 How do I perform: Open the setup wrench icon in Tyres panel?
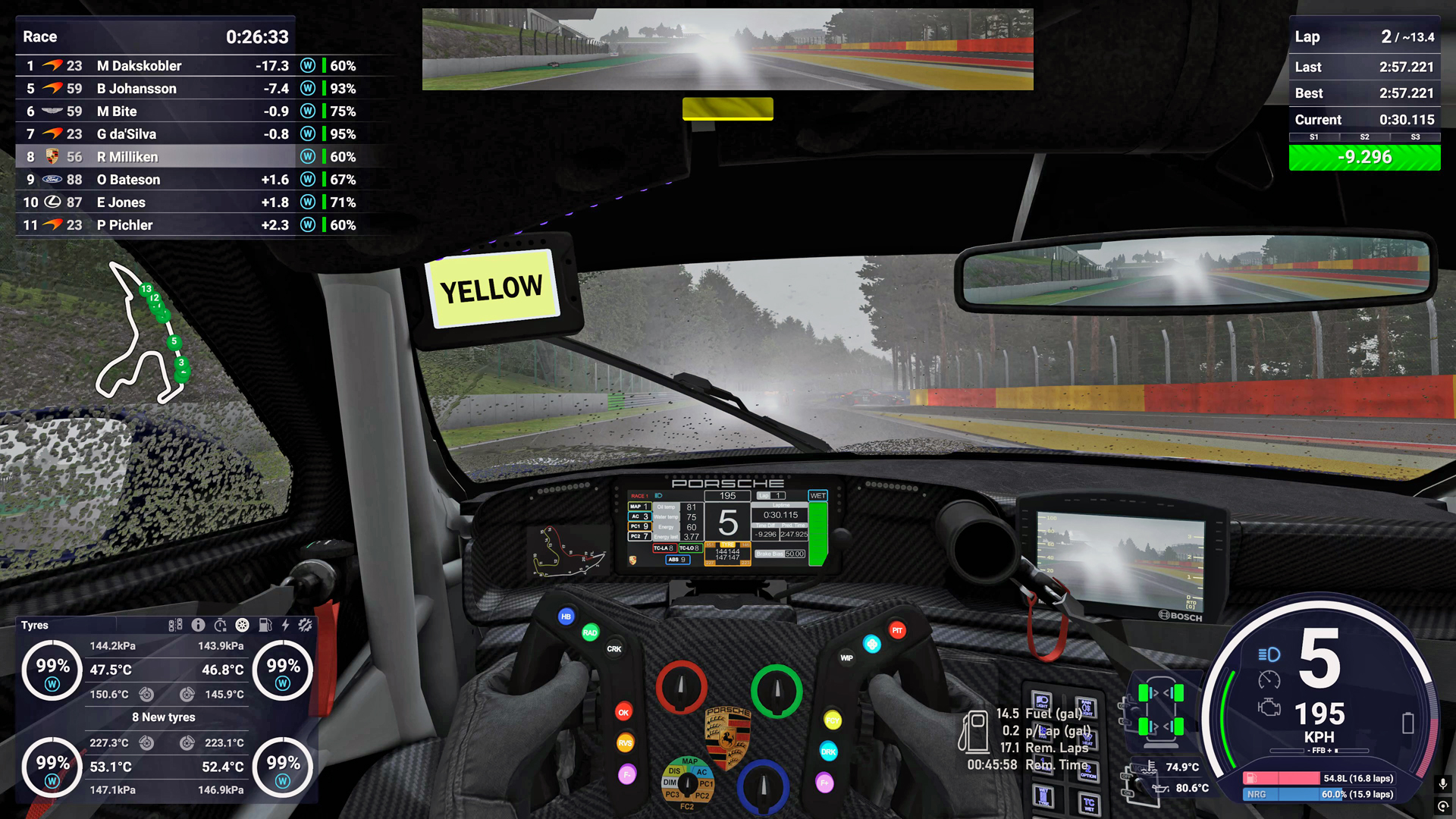pyautogui.click(x=305, y=625)
